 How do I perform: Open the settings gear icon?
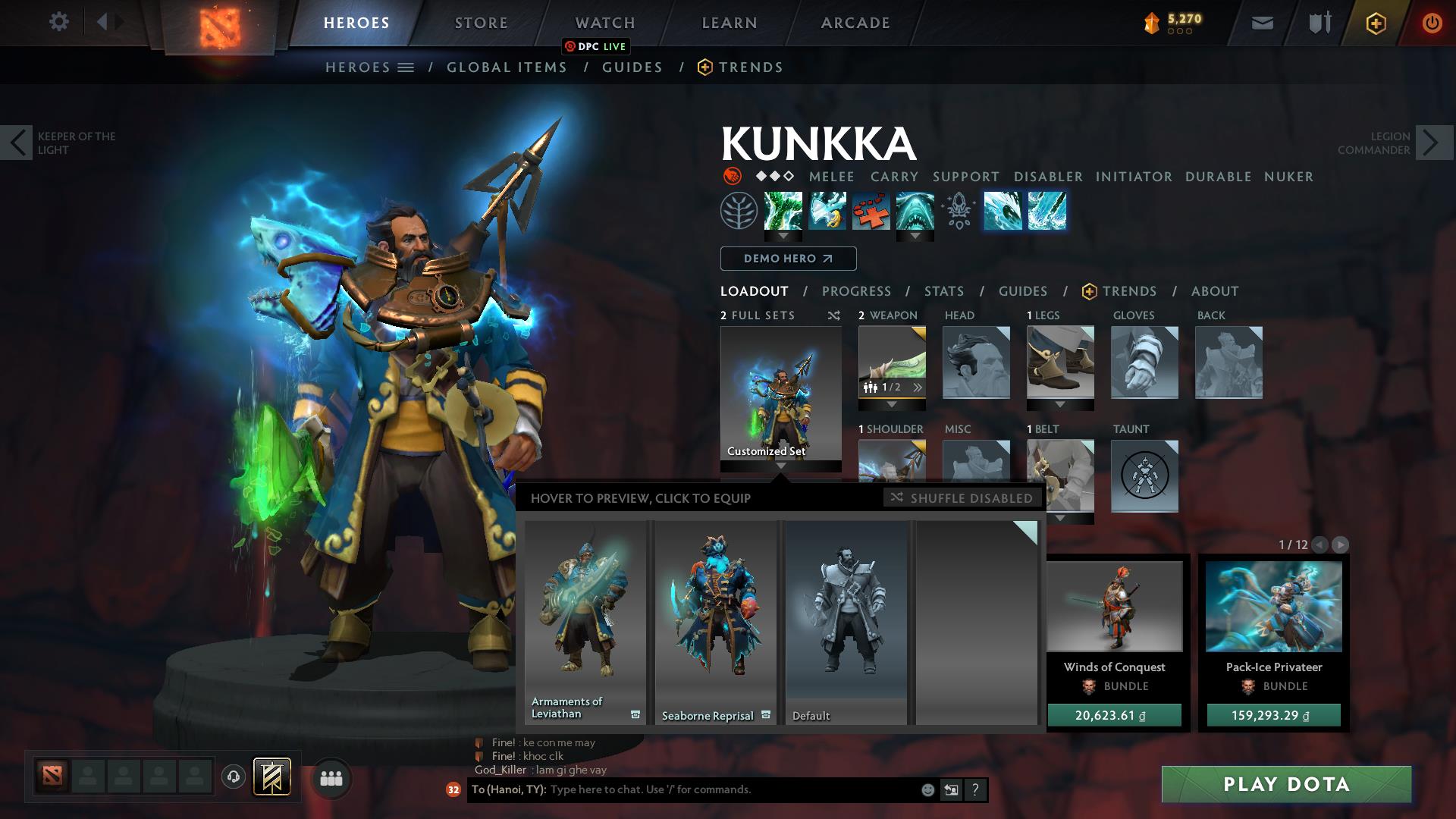pos(59,21)
